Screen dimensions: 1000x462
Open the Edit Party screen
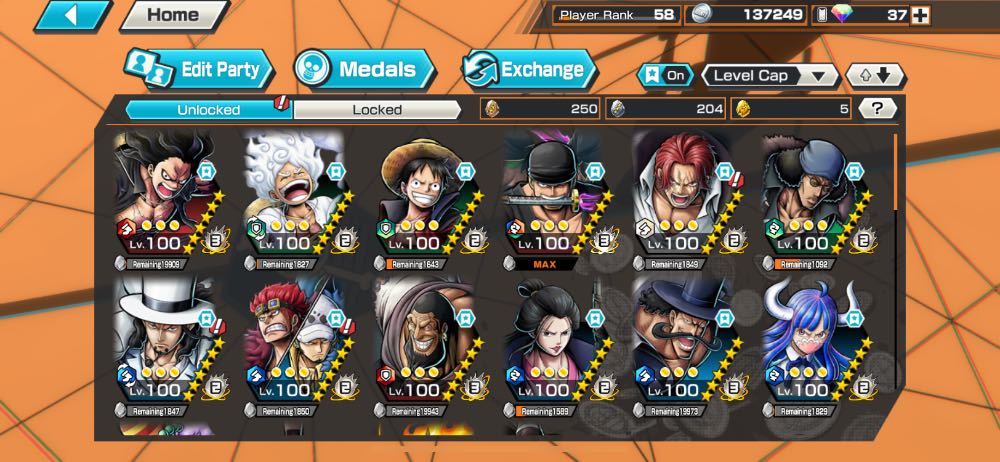click(x=198, y=69)
